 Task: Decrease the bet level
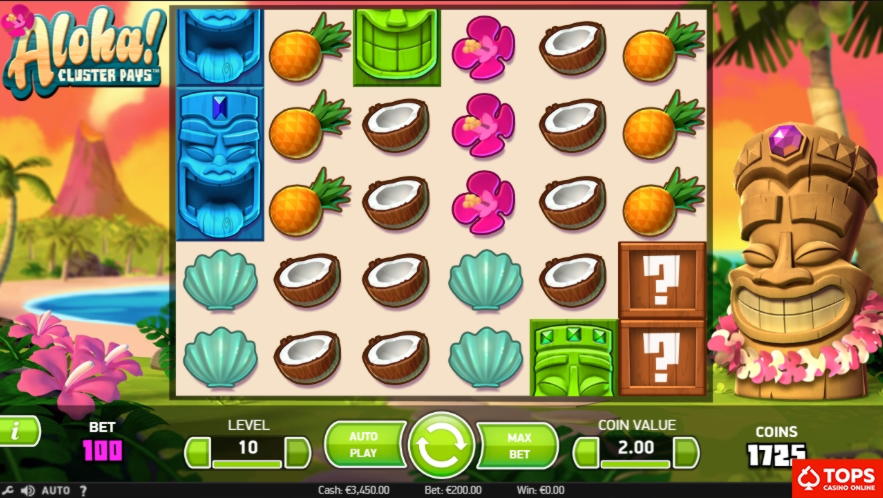(198, 452)
